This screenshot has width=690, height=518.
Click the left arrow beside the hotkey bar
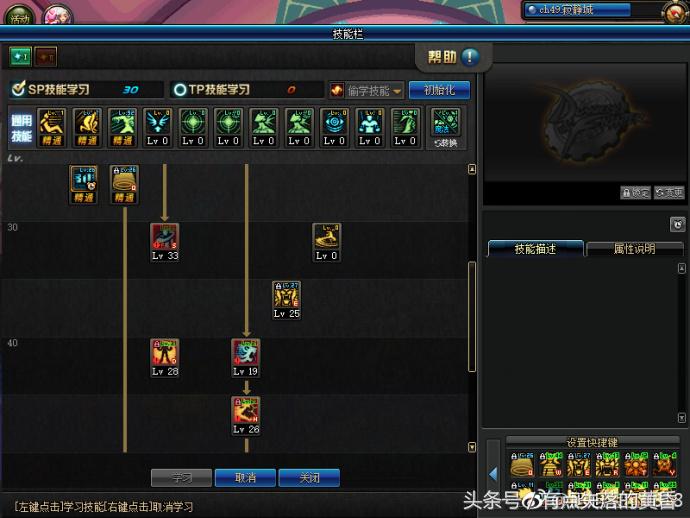point(494,473)
